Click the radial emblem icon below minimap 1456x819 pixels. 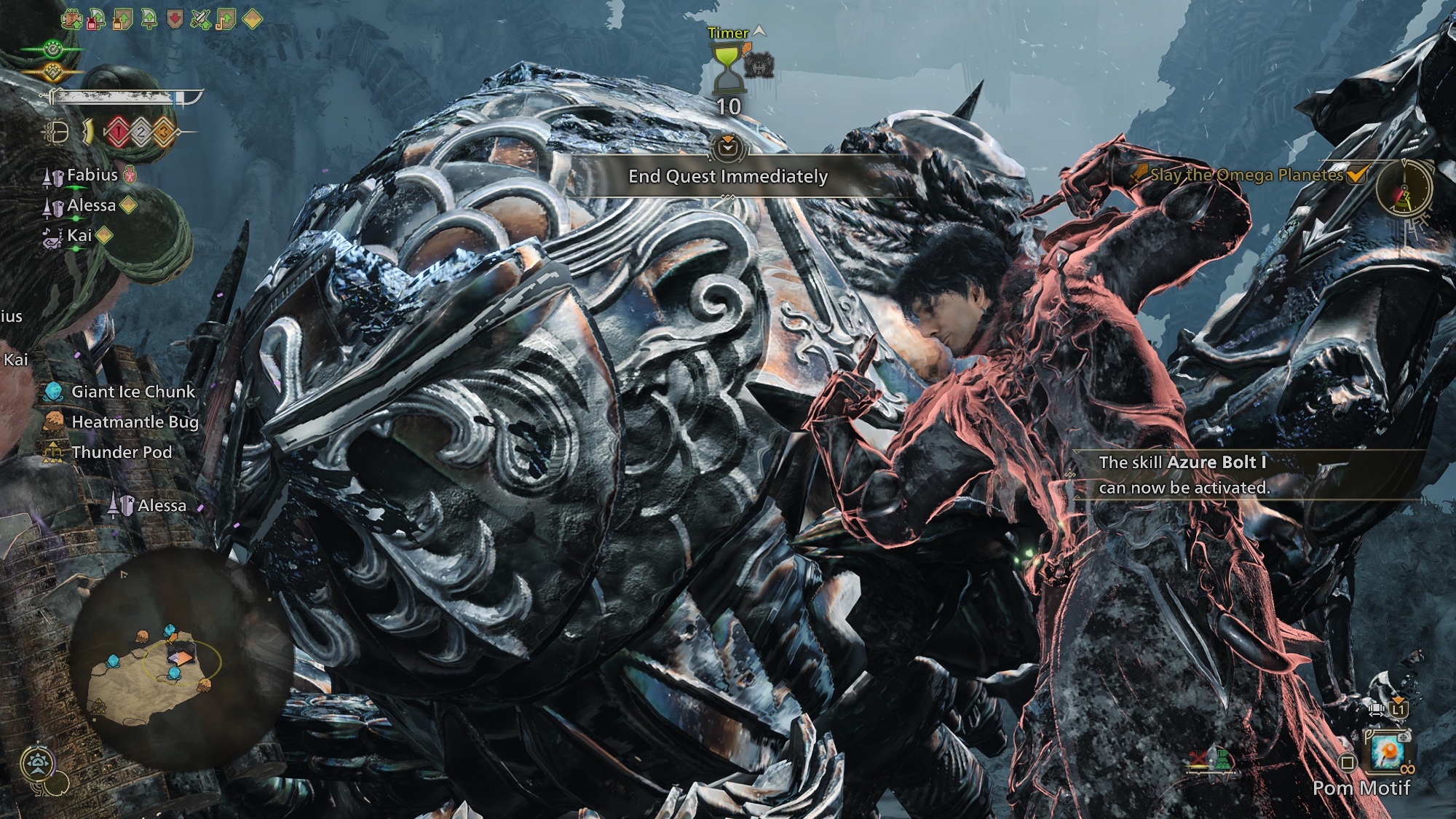point(38,764)
